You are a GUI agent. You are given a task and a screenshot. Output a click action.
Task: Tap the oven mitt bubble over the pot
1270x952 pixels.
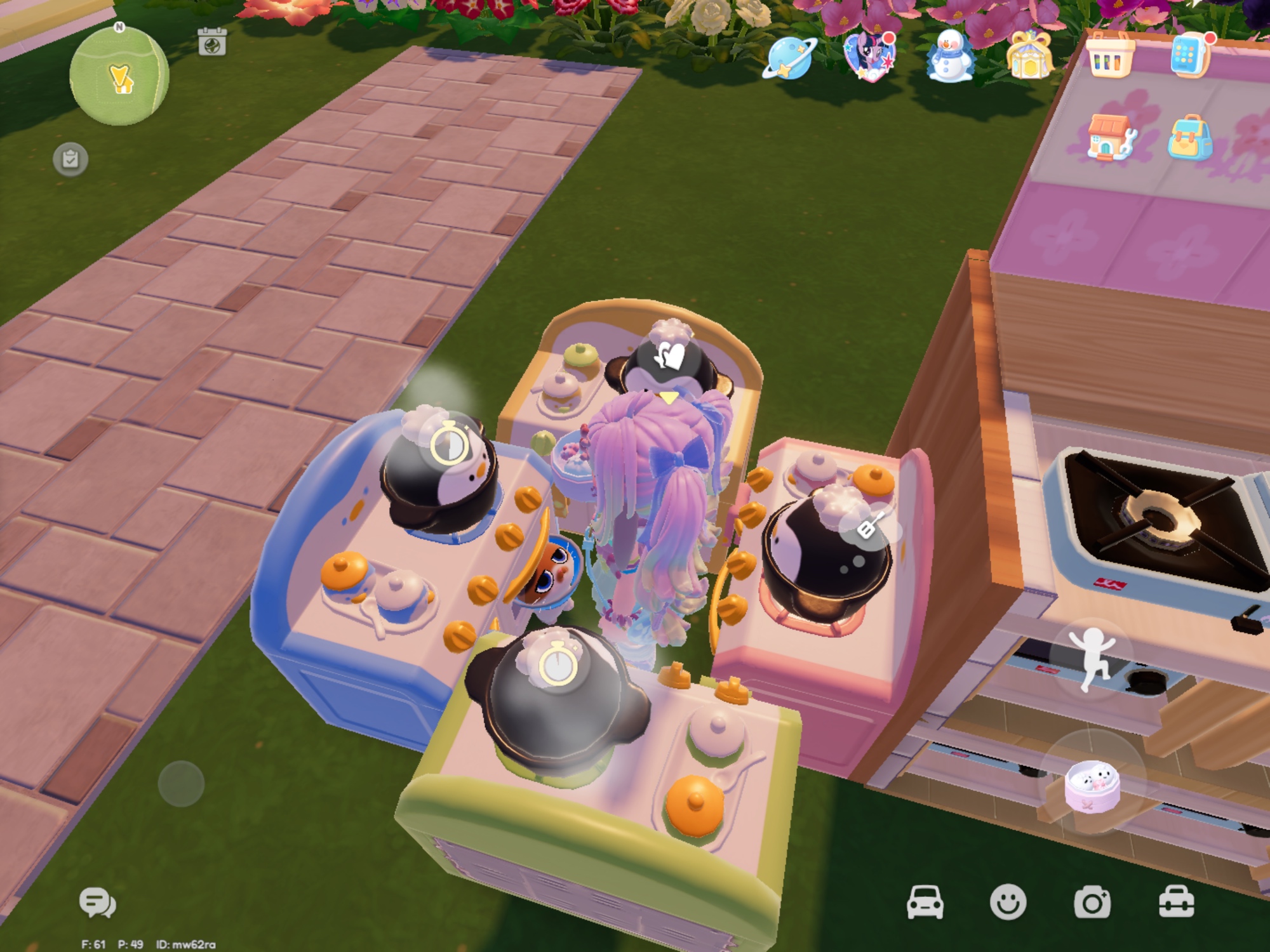pyautogui.click(x=669, y=356)
